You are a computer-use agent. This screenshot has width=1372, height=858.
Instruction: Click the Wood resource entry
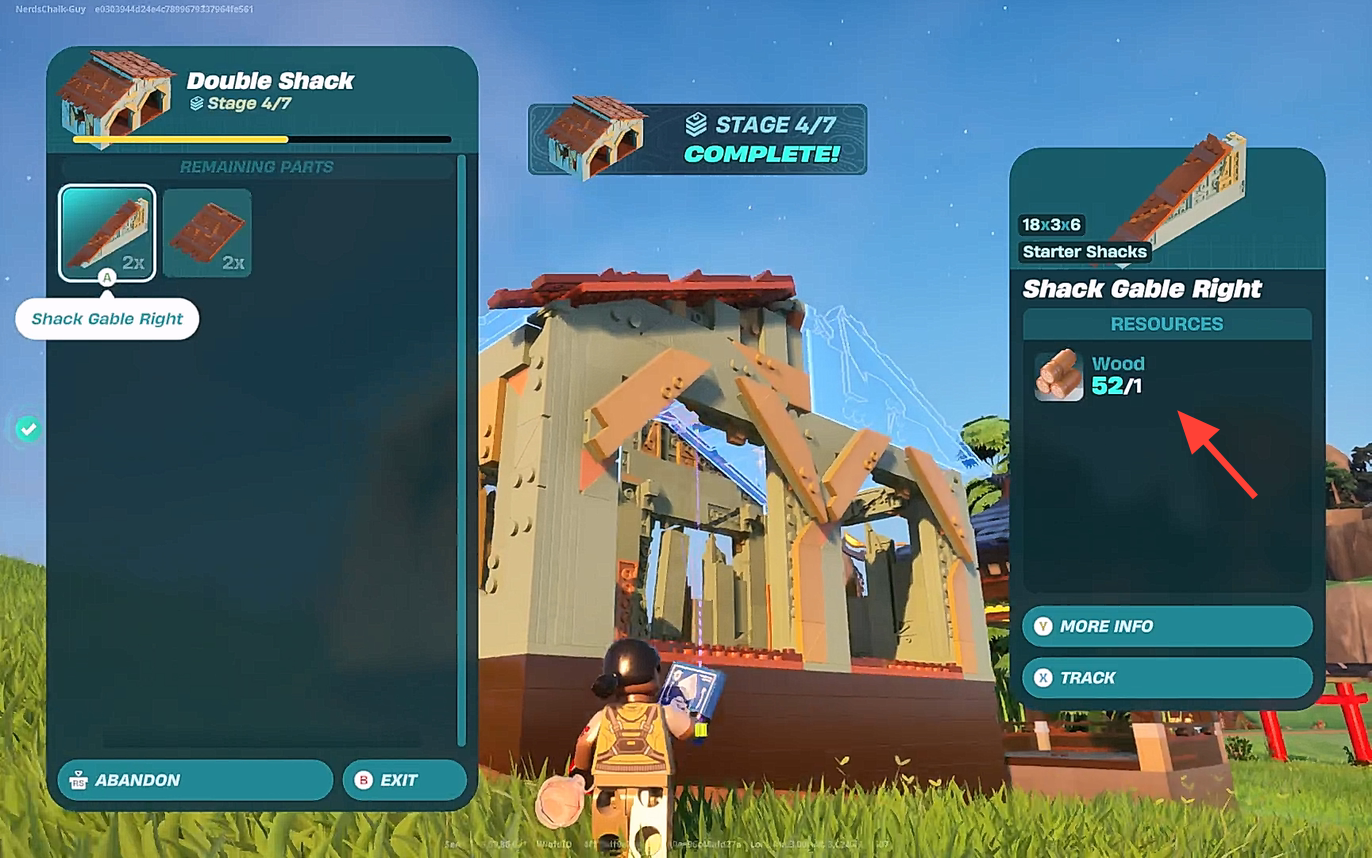point(1091,375)
